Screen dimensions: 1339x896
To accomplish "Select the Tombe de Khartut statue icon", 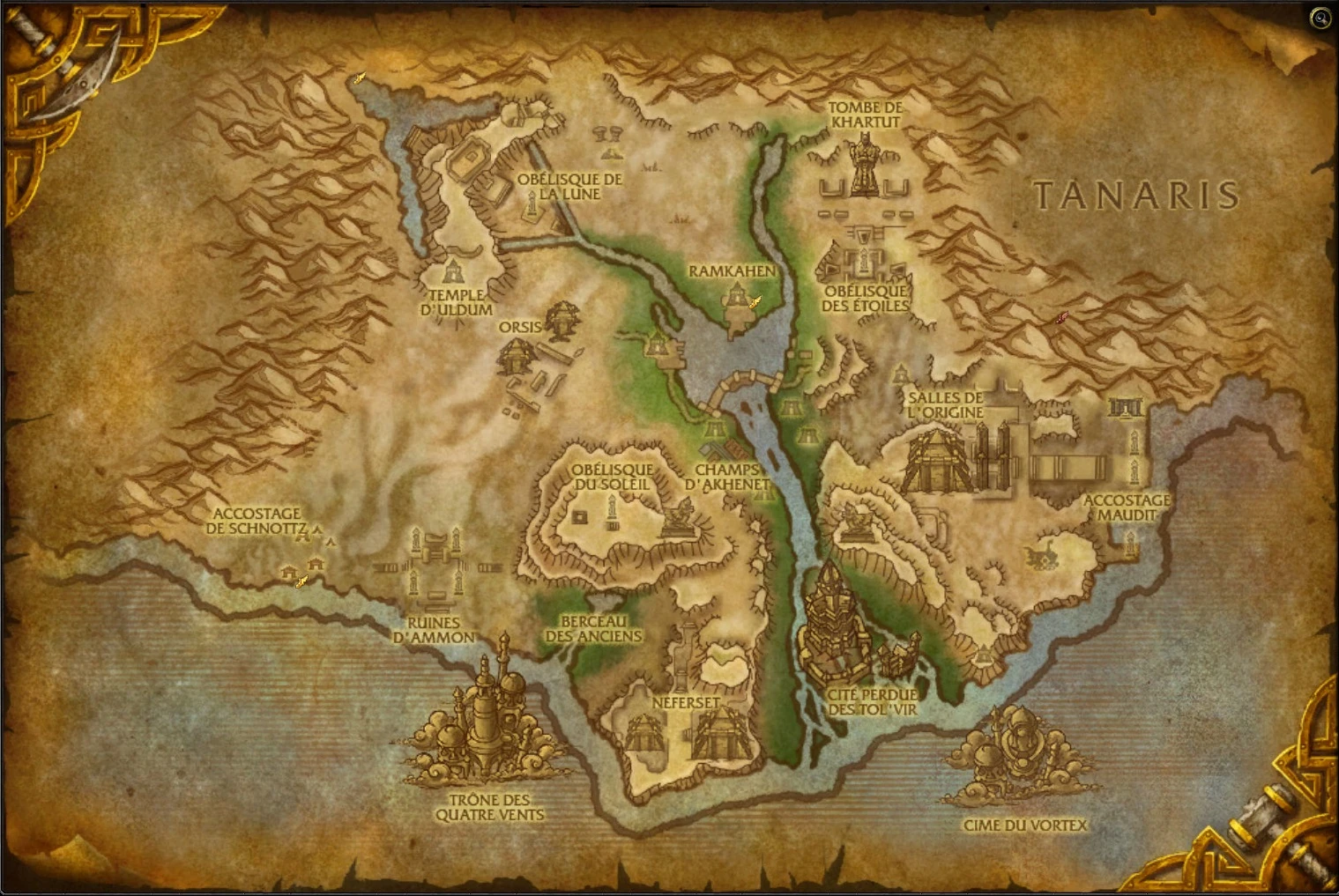I will [866, 163].
